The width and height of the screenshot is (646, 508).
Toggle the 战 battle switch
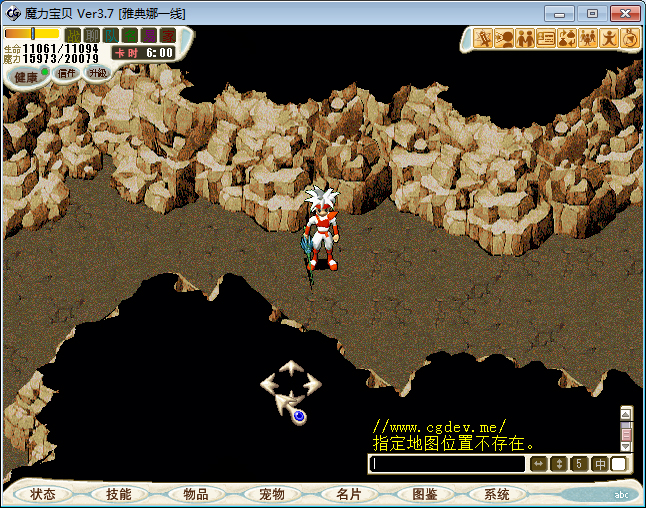73,35
